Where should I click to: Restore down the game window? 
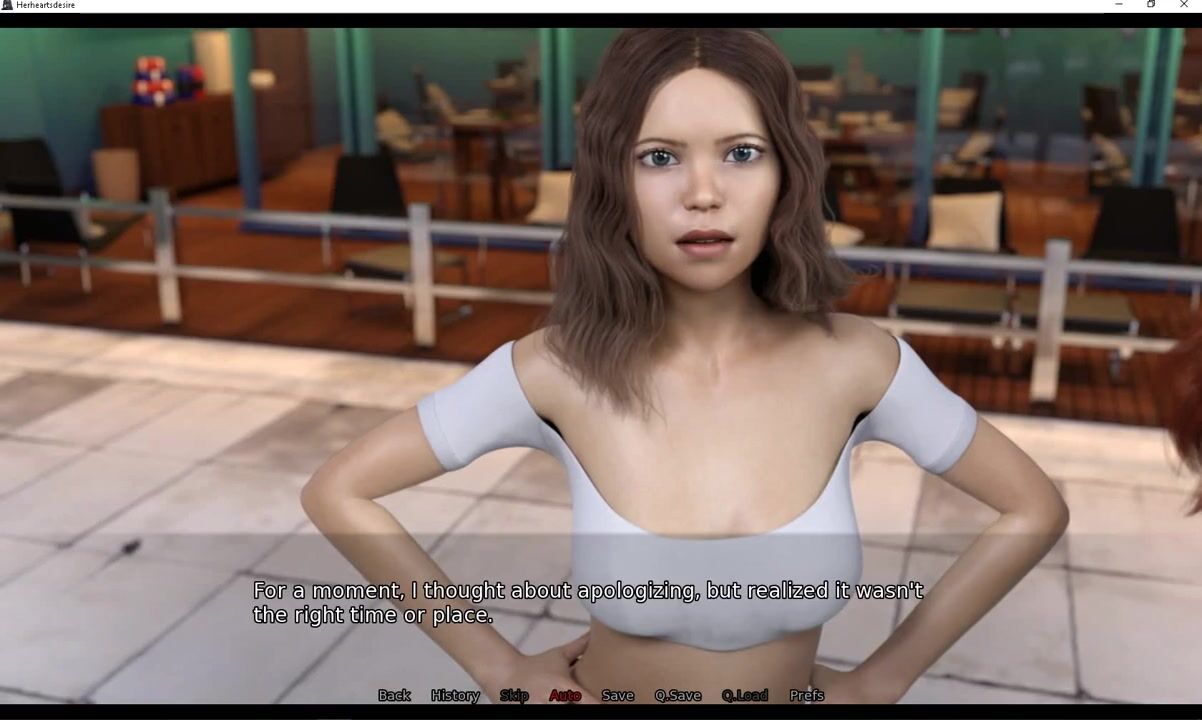pos(1151,5)
